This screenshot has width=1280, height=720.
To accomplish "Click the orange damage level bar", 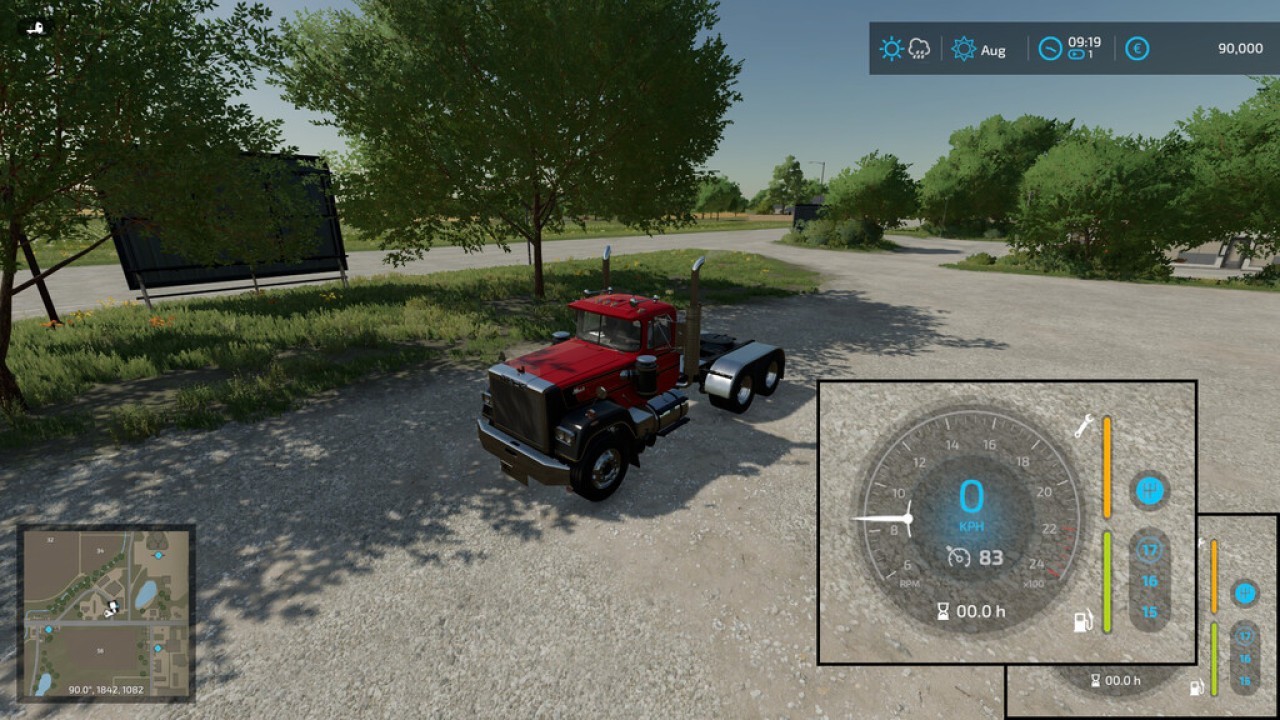I will (x=1107, y=468).
